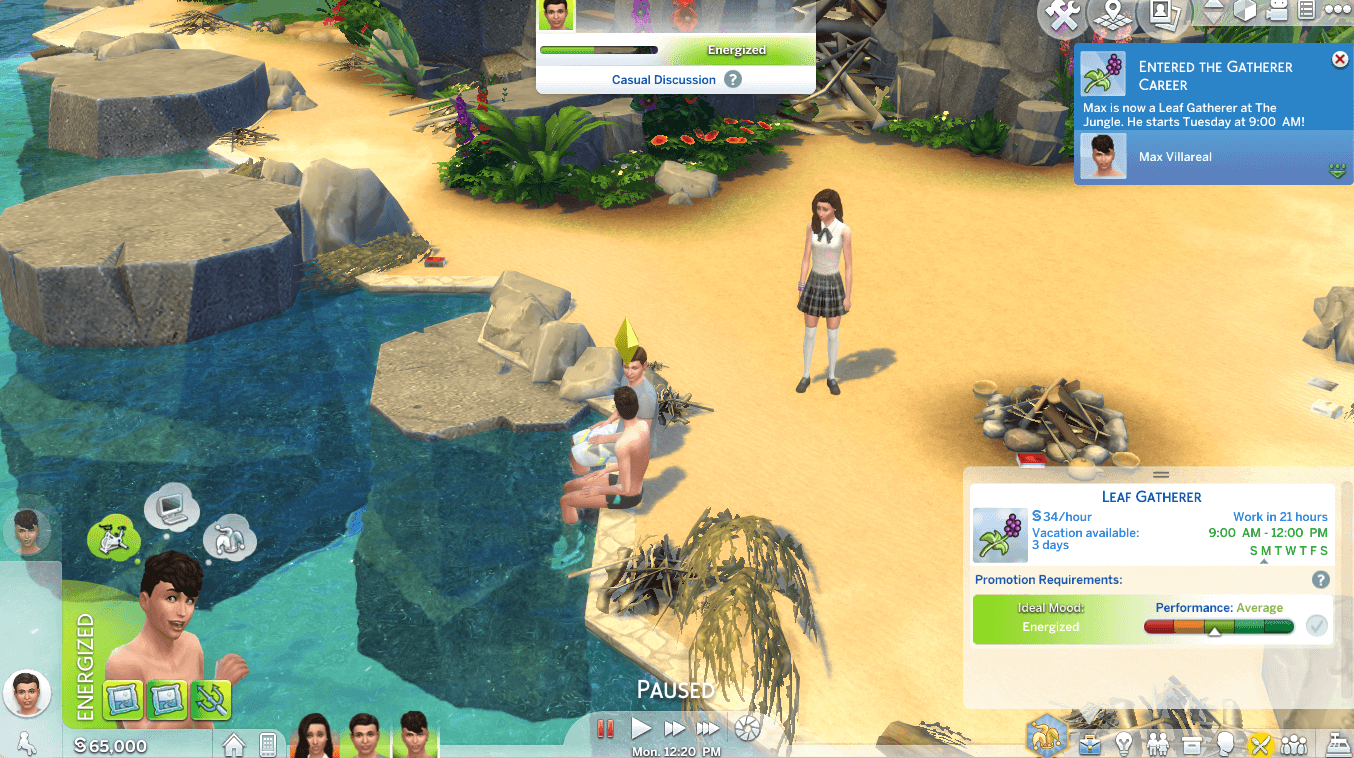
Task: Play the game at normal speed
Action: (641, 729)
